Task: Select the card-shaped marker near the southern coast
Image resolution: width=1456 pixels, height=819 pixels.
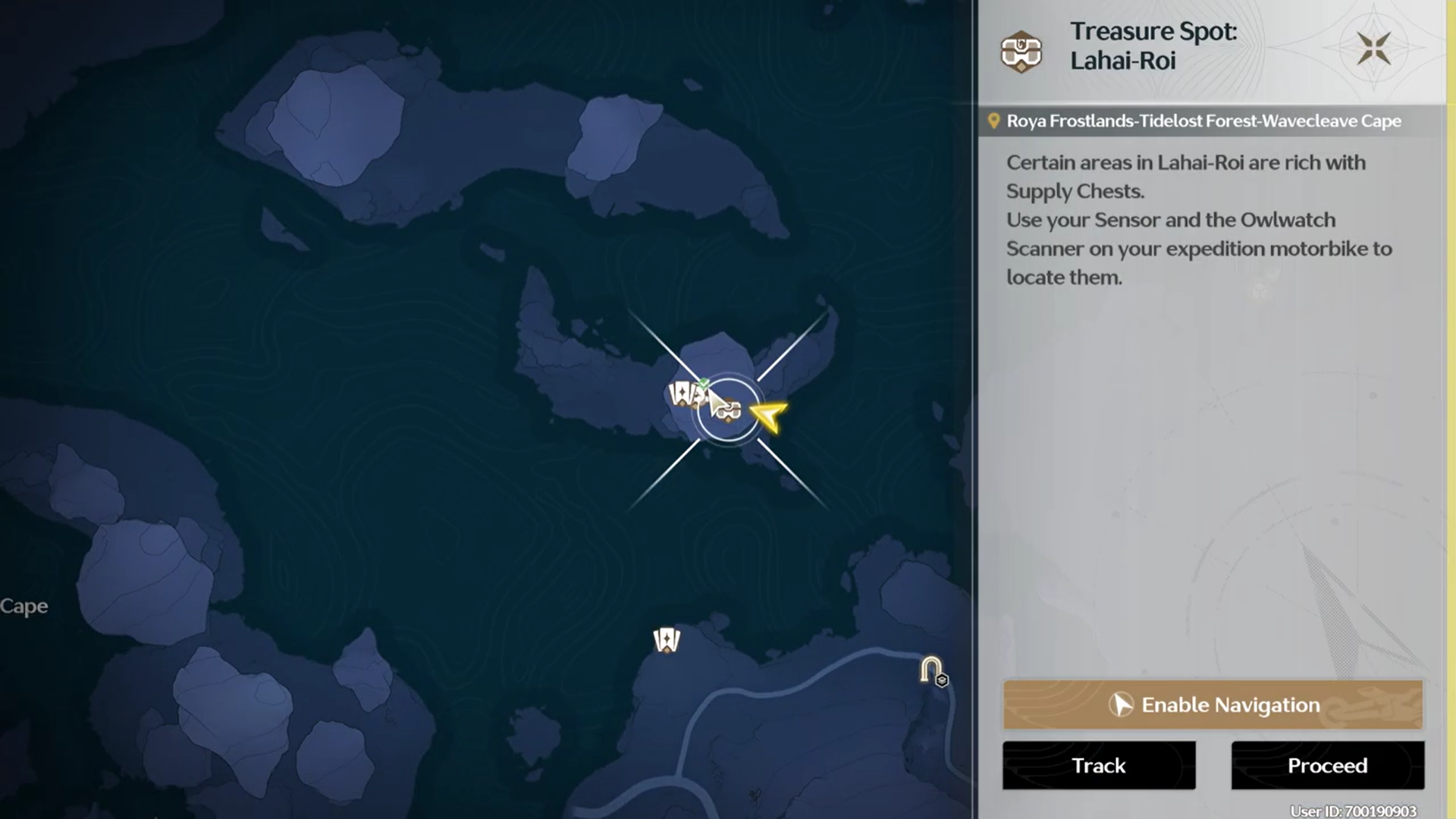Action: (x=667, y=640)
